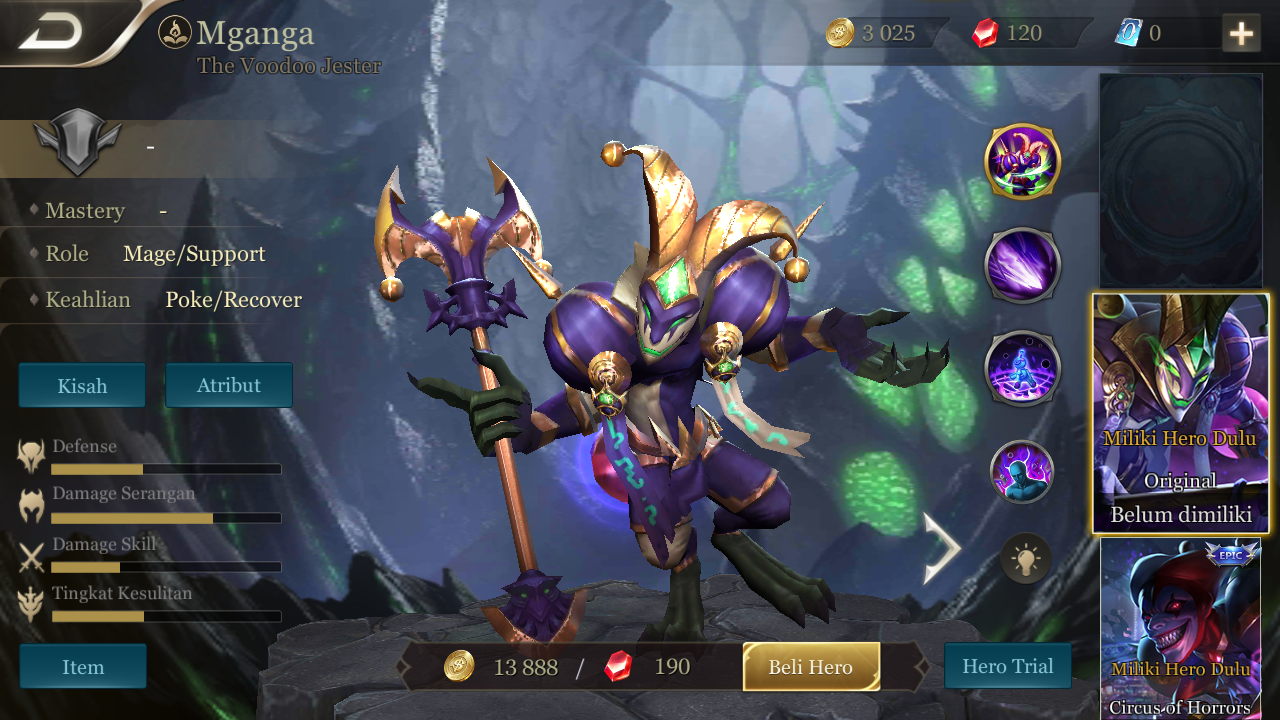1280x720 pixels.
Task: Open the Item recommendations menu
Action: pyautogui.click(x=83, y=666)
